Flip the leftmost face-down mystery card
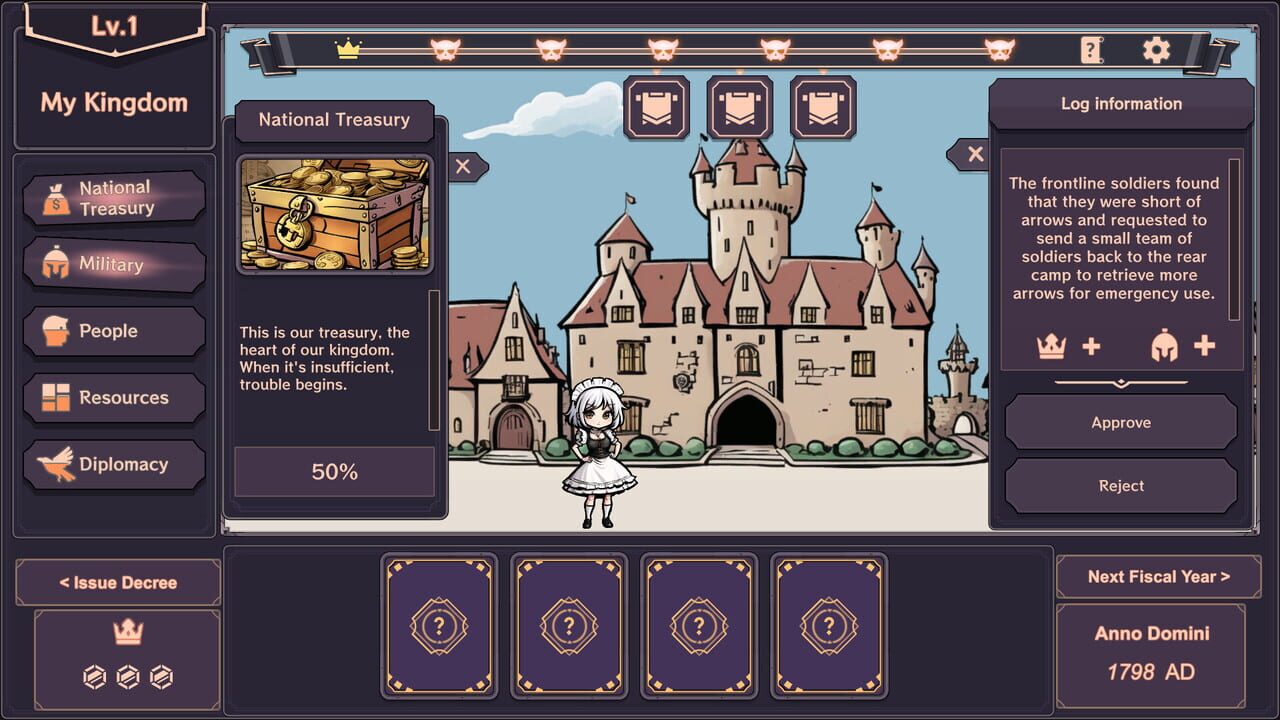This screenshot has width=1280, height=720. click(x=440, y=626)
